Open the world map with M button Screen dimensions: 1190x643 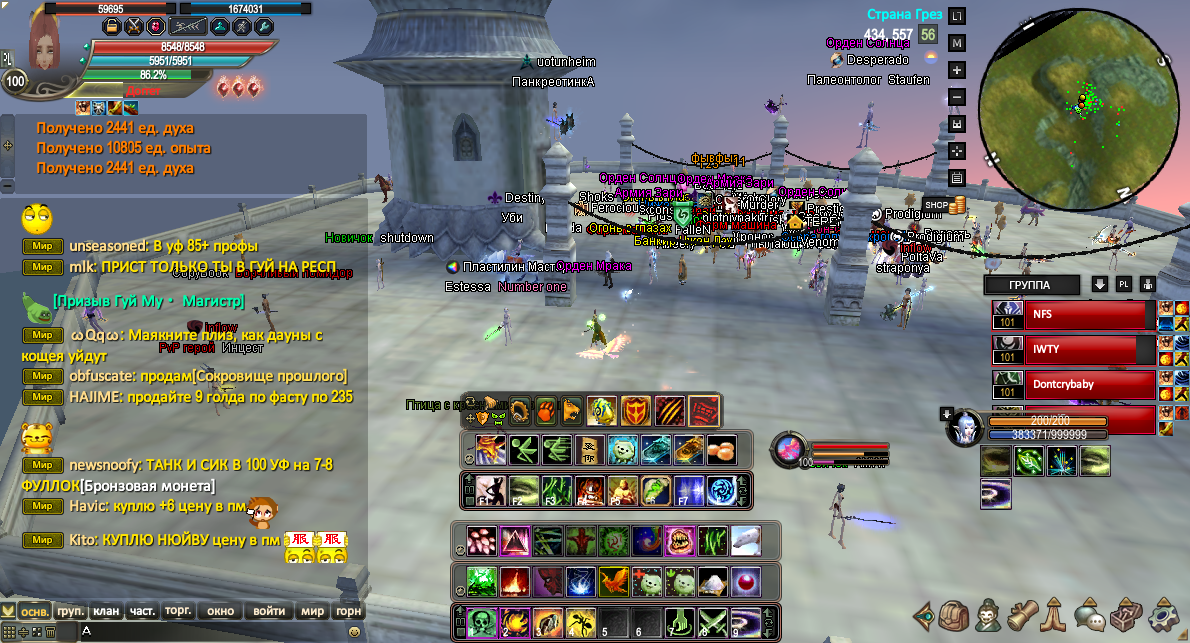click(957, 43)
